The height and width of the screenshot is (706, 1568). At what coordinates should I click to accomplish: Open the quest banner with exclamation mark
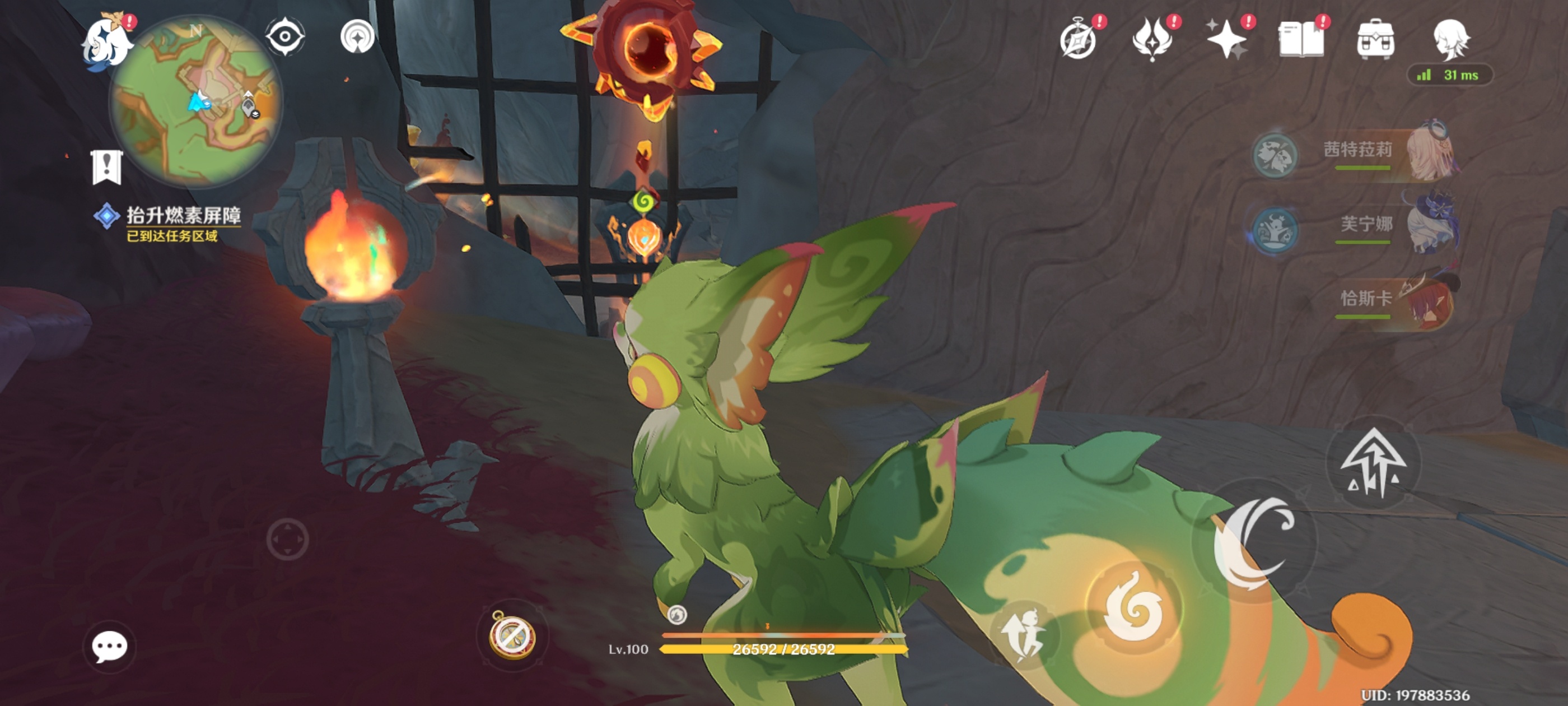point(107,167)
